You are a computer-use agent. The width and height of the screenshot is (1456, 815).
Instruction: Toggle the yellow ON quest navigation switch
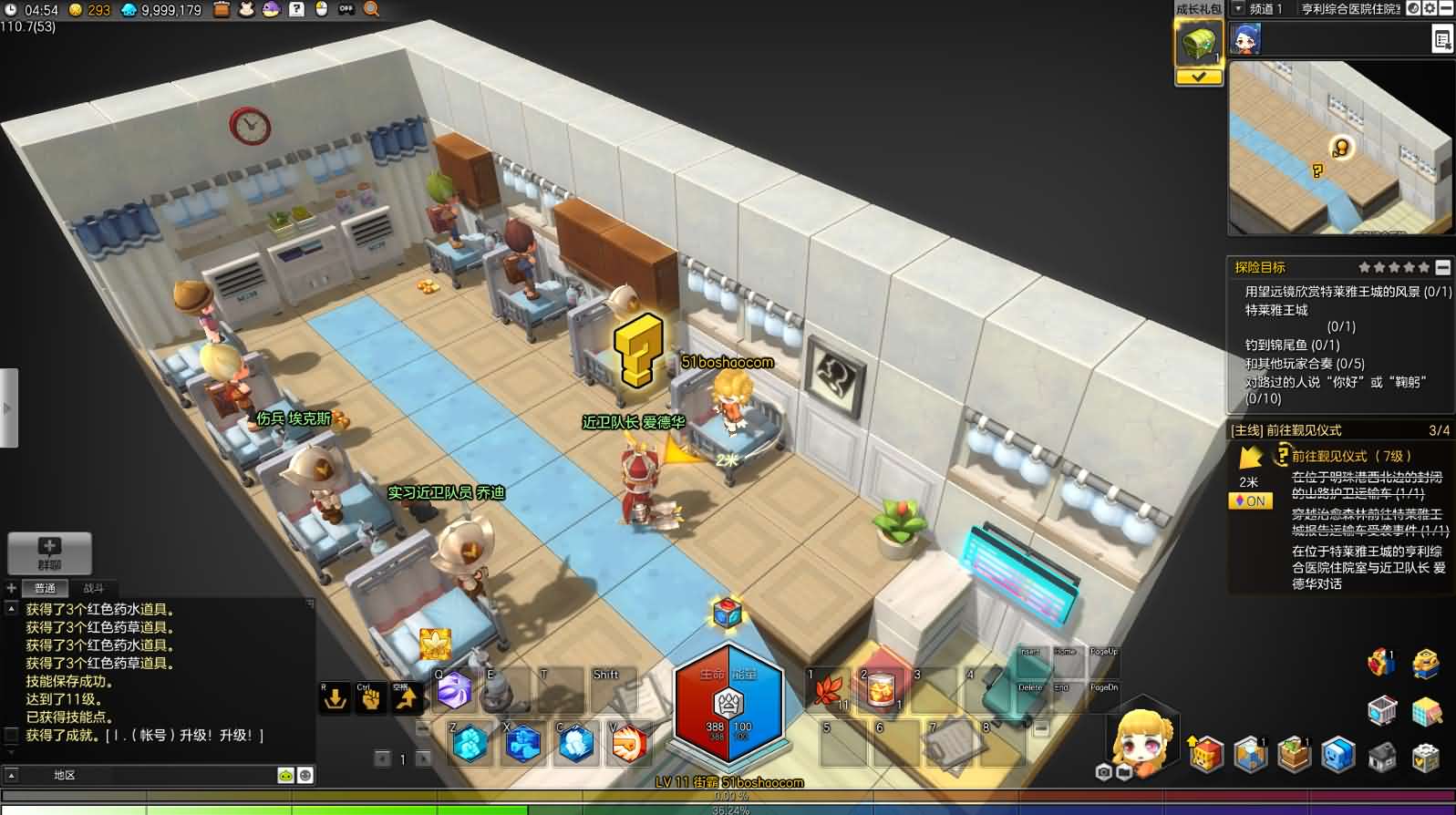coord(1250,500)
